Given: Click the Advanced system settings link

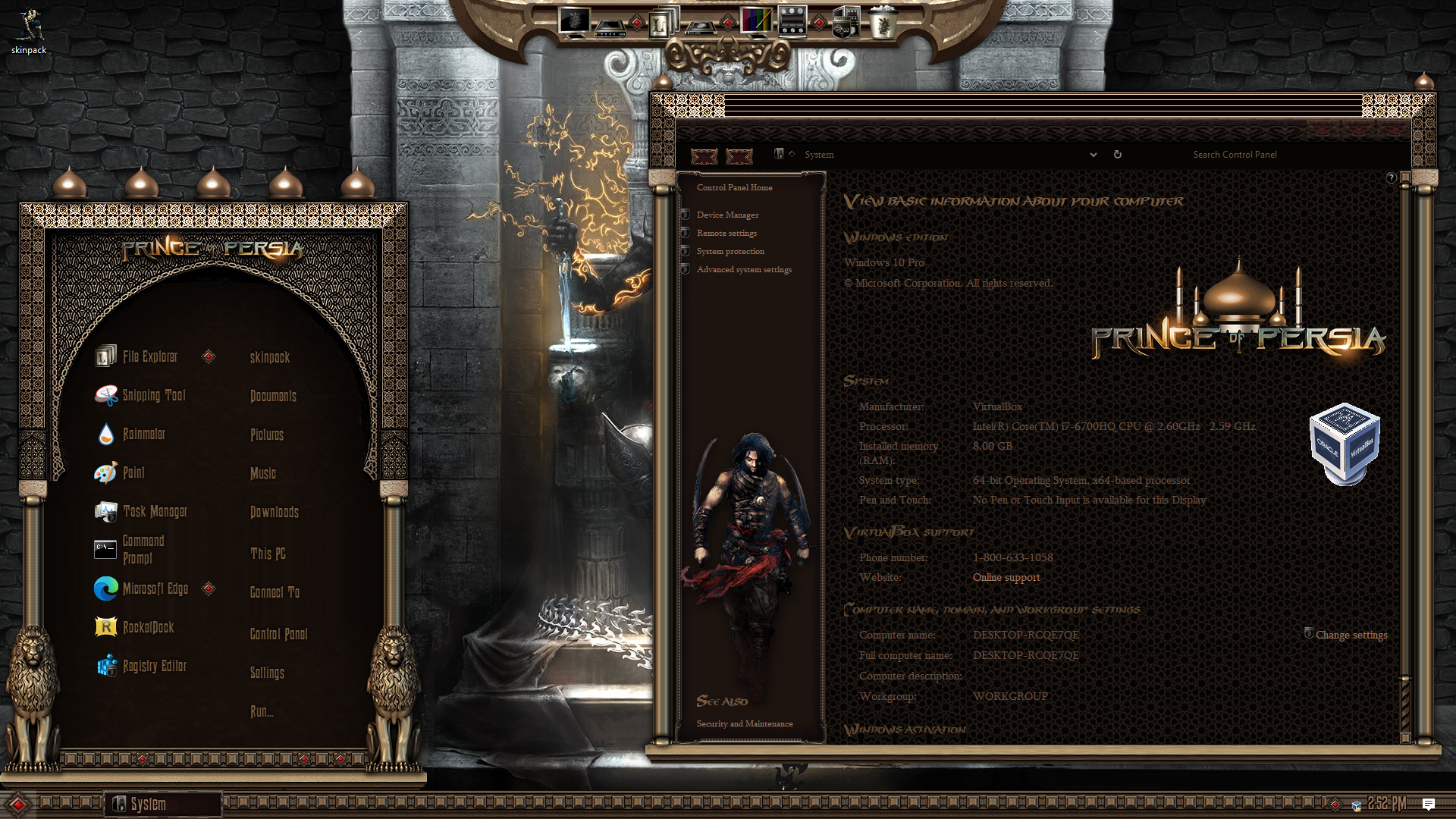Looking at the screenshot, I should (744, 270).
